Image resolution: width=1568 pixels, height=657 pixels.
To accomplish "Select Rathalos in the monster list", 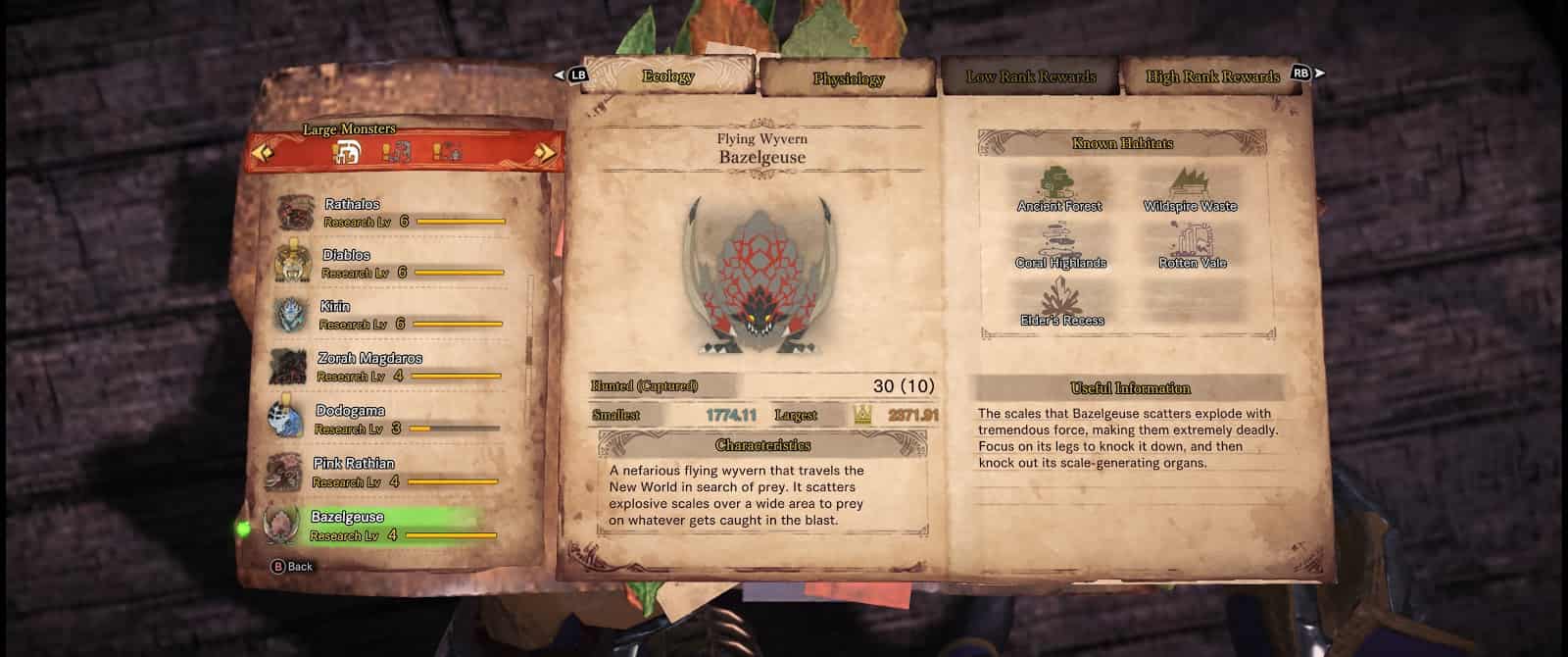I will click(392, 213).
